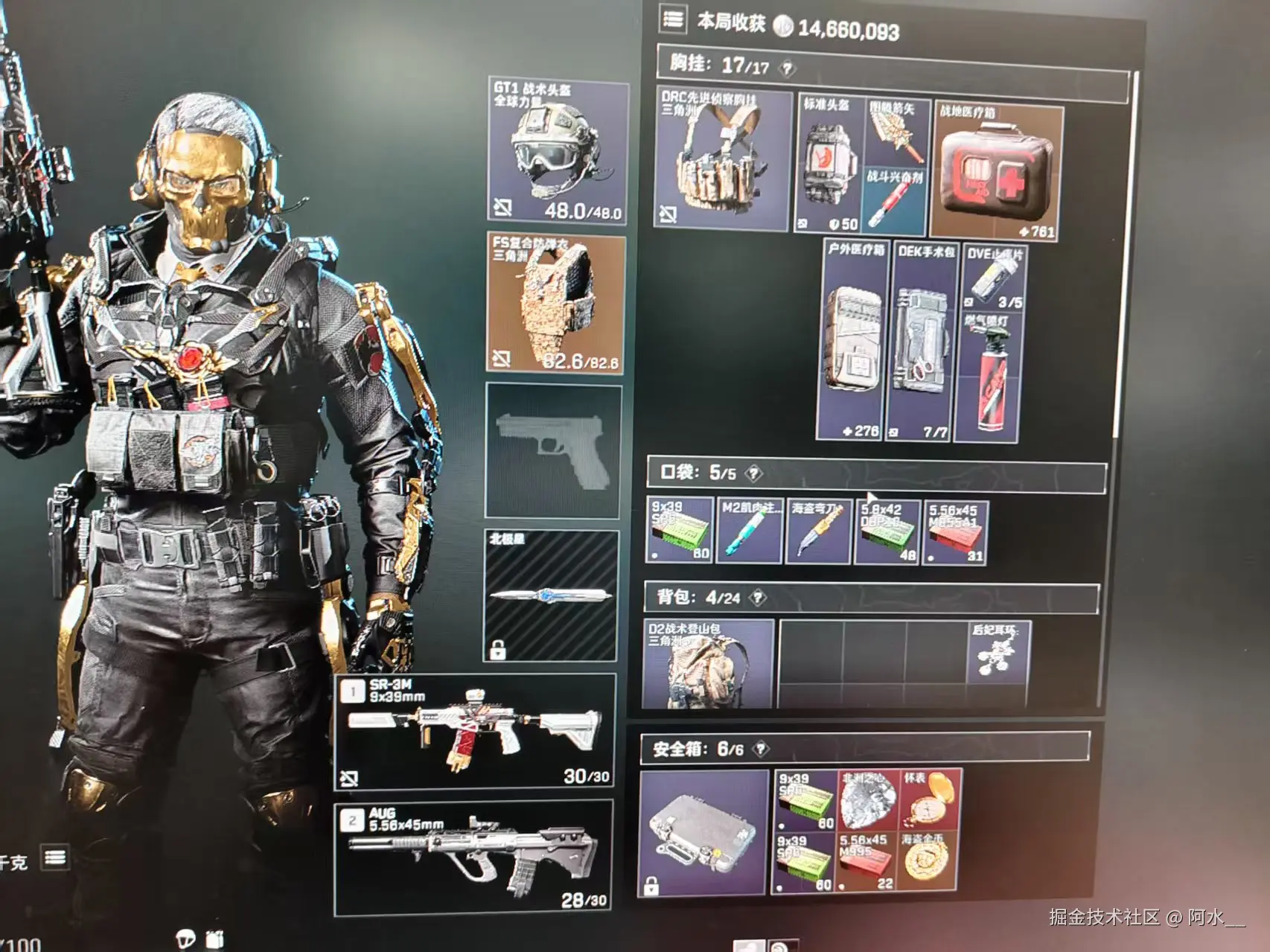Open the help icon beside 安全箱

point(761,750)
